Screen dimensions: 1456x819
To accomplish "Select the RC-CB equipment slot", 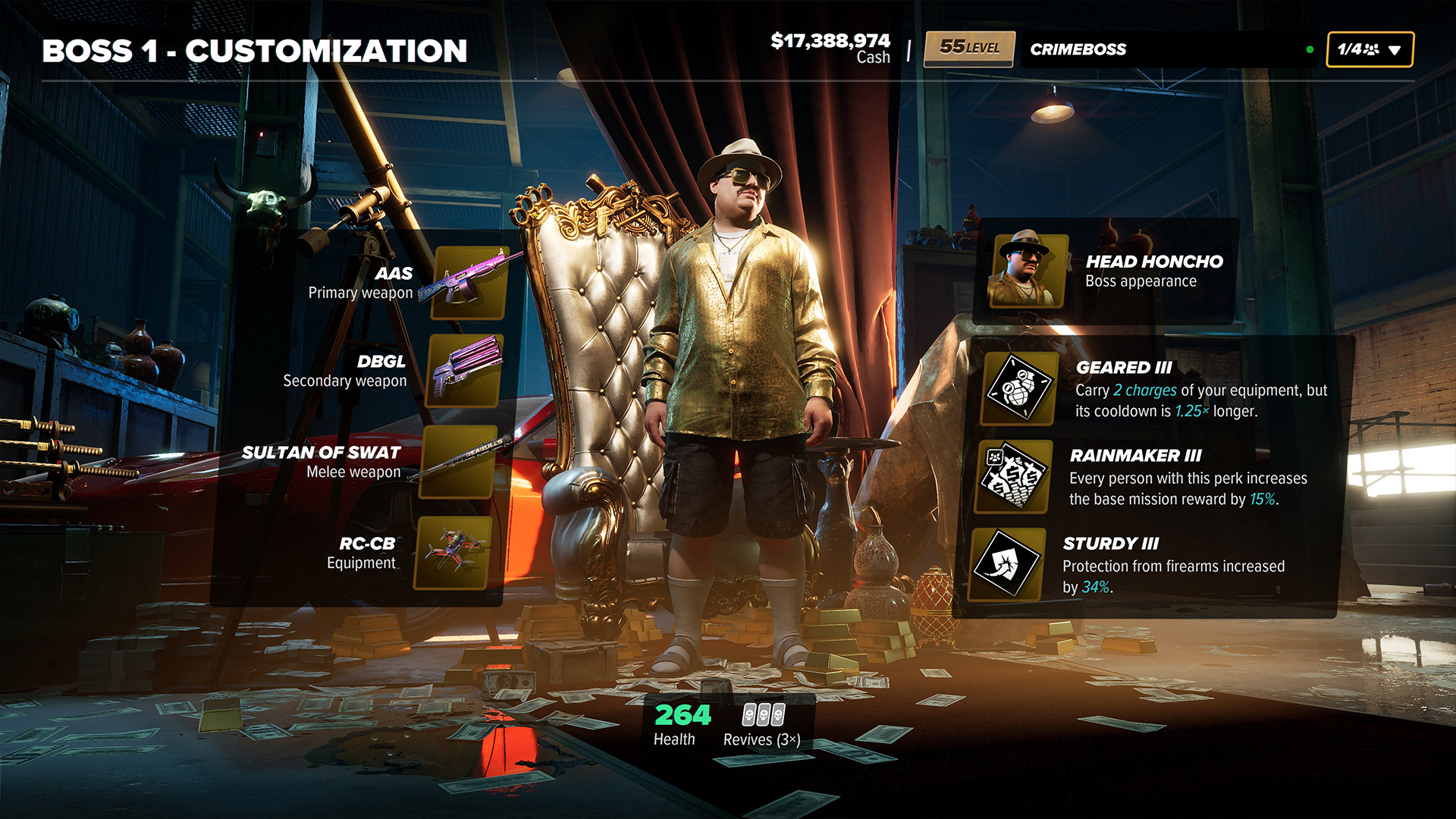I will pyautogui.click(x=453, y=553).
